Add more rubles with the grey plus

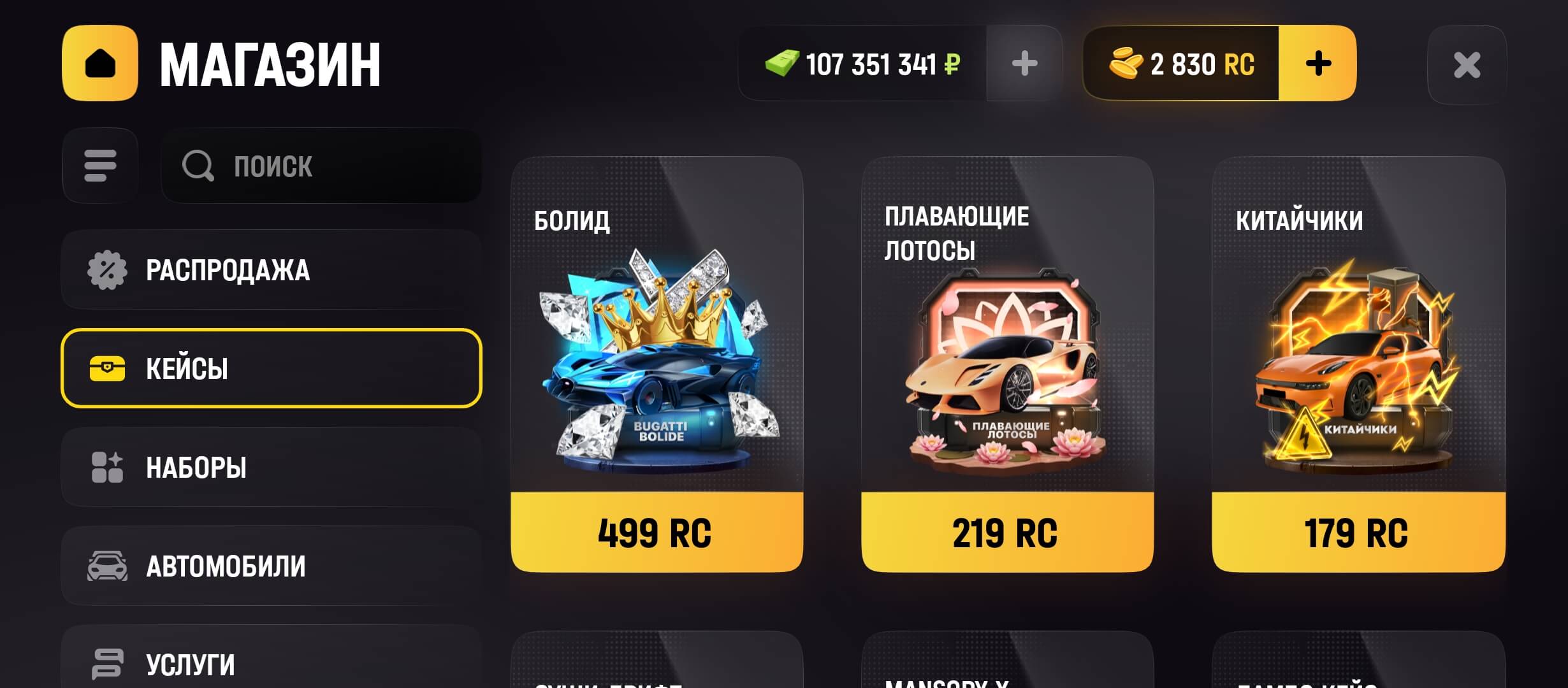(x=1024, y=64)
